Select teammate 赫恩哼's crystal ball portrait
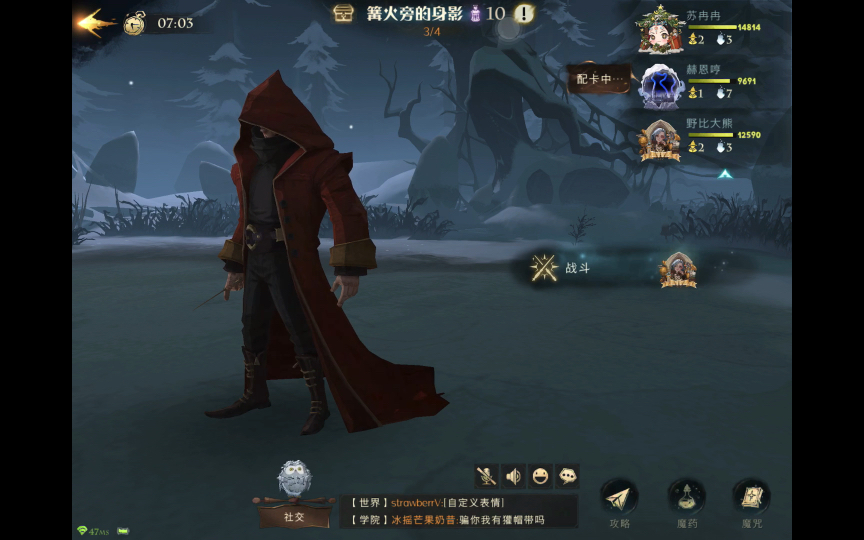 click(661, 84)
